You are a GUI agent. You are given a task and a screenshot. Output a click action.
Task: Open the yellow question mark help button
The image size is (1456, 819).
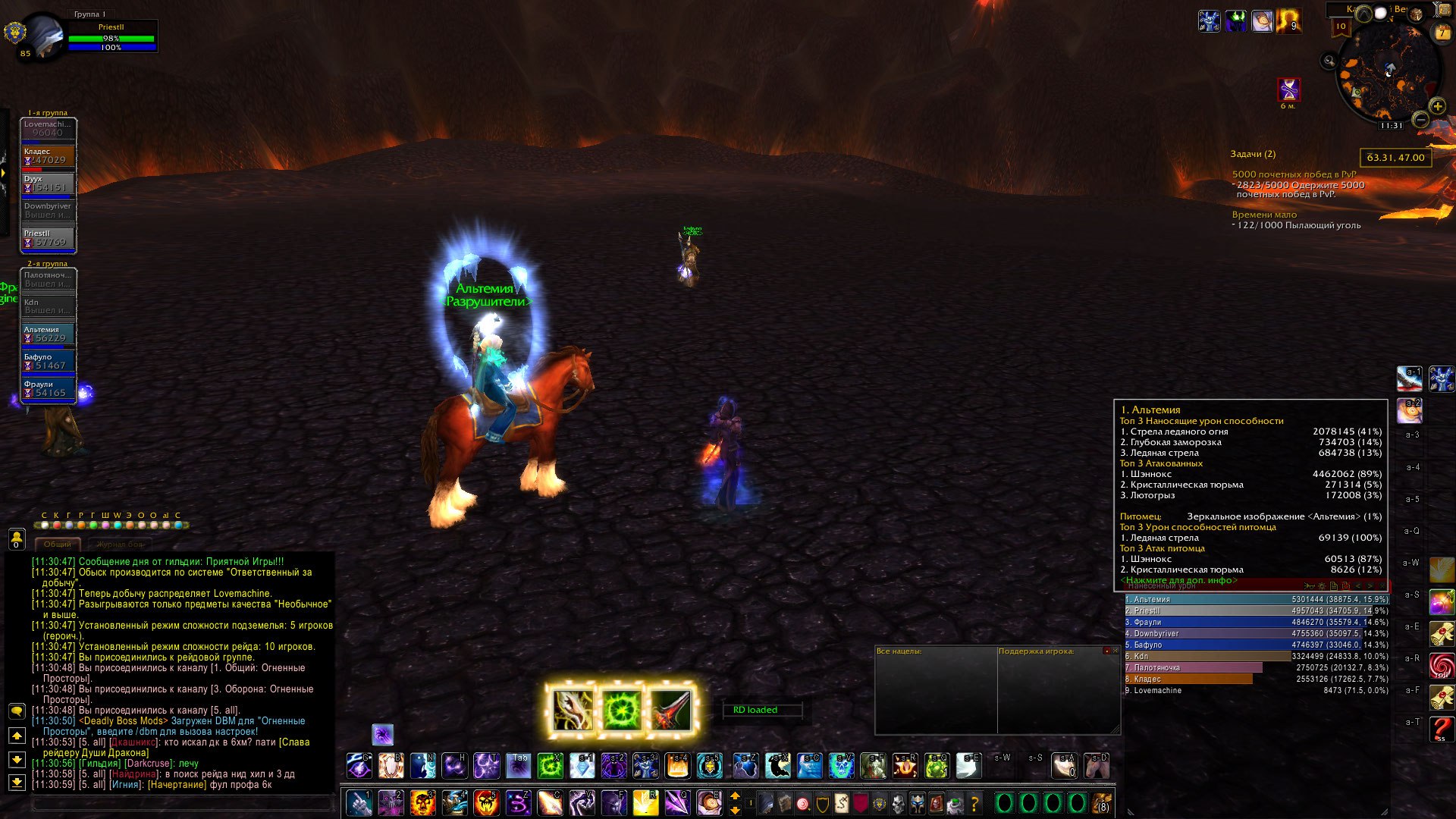[974, 802]
